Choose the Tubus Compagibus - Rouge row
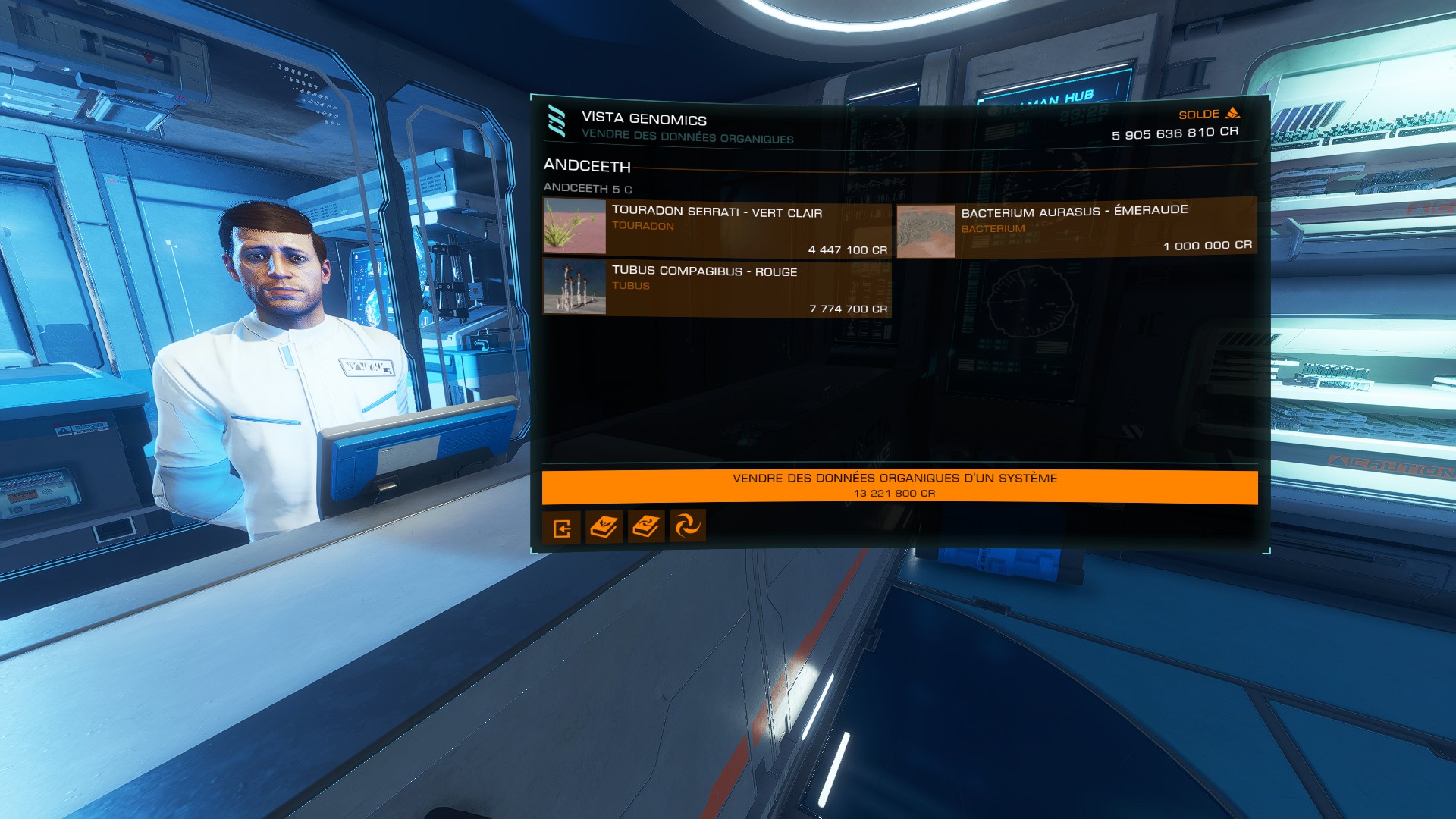The height and width of the screenshot is (819, 1456). [717, 287]
